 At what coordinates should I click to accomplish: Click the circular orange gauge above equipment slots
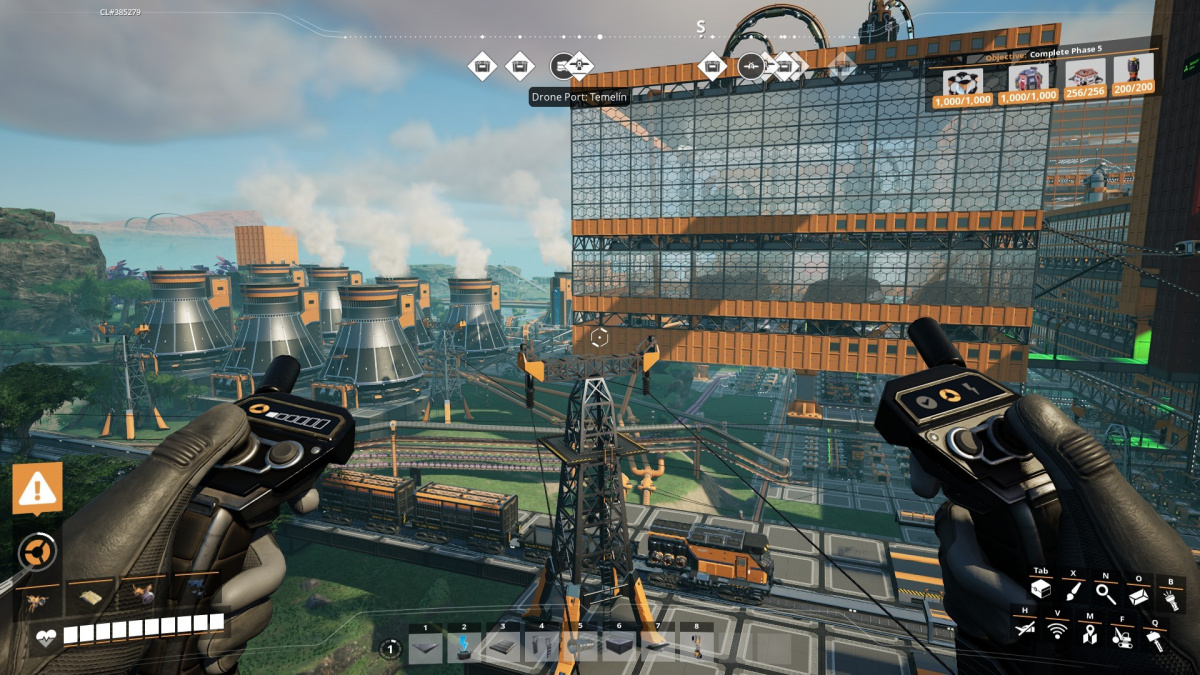tap(37, 549)
